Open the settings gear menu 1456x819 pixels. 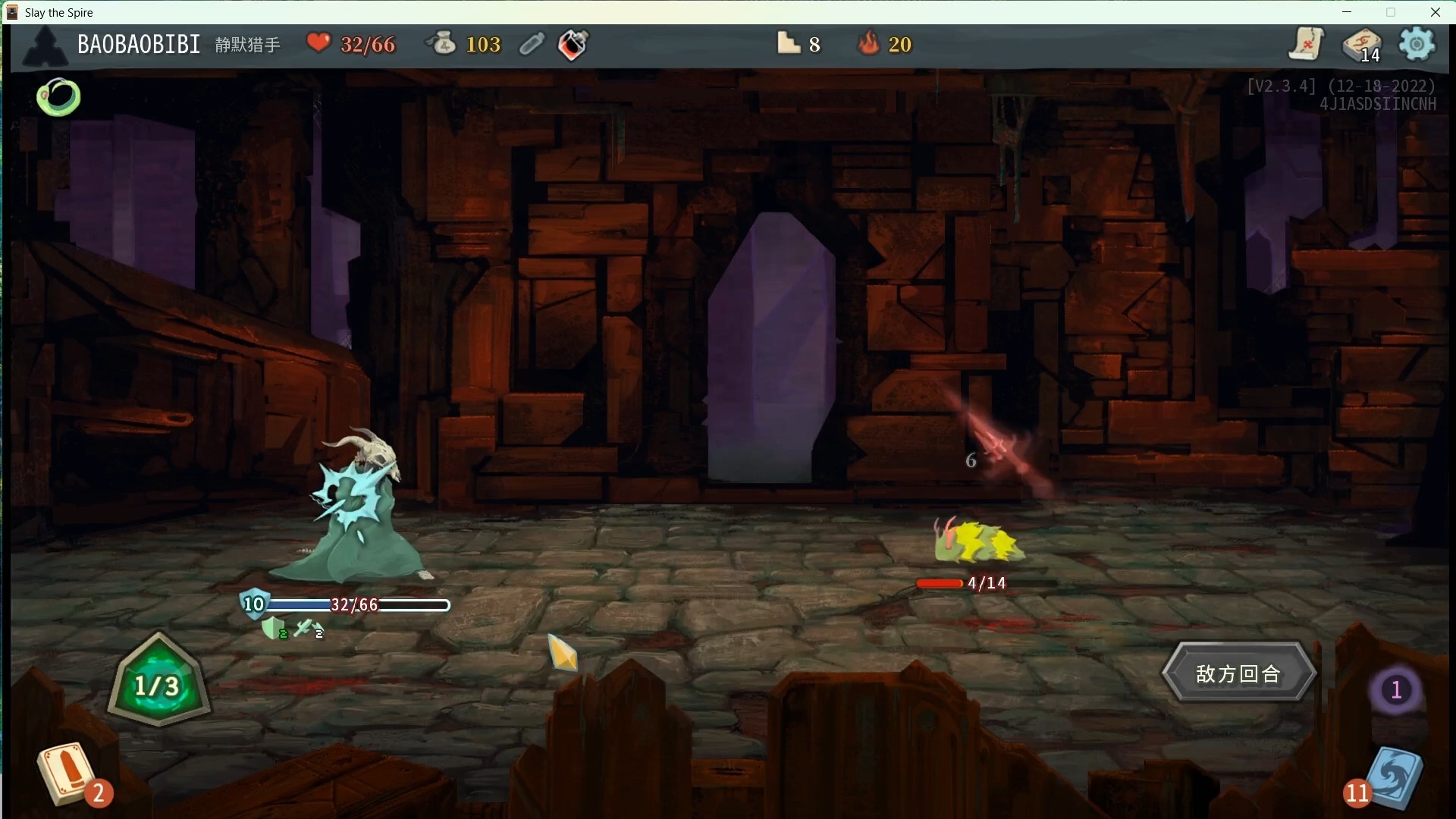point(1416,44)
